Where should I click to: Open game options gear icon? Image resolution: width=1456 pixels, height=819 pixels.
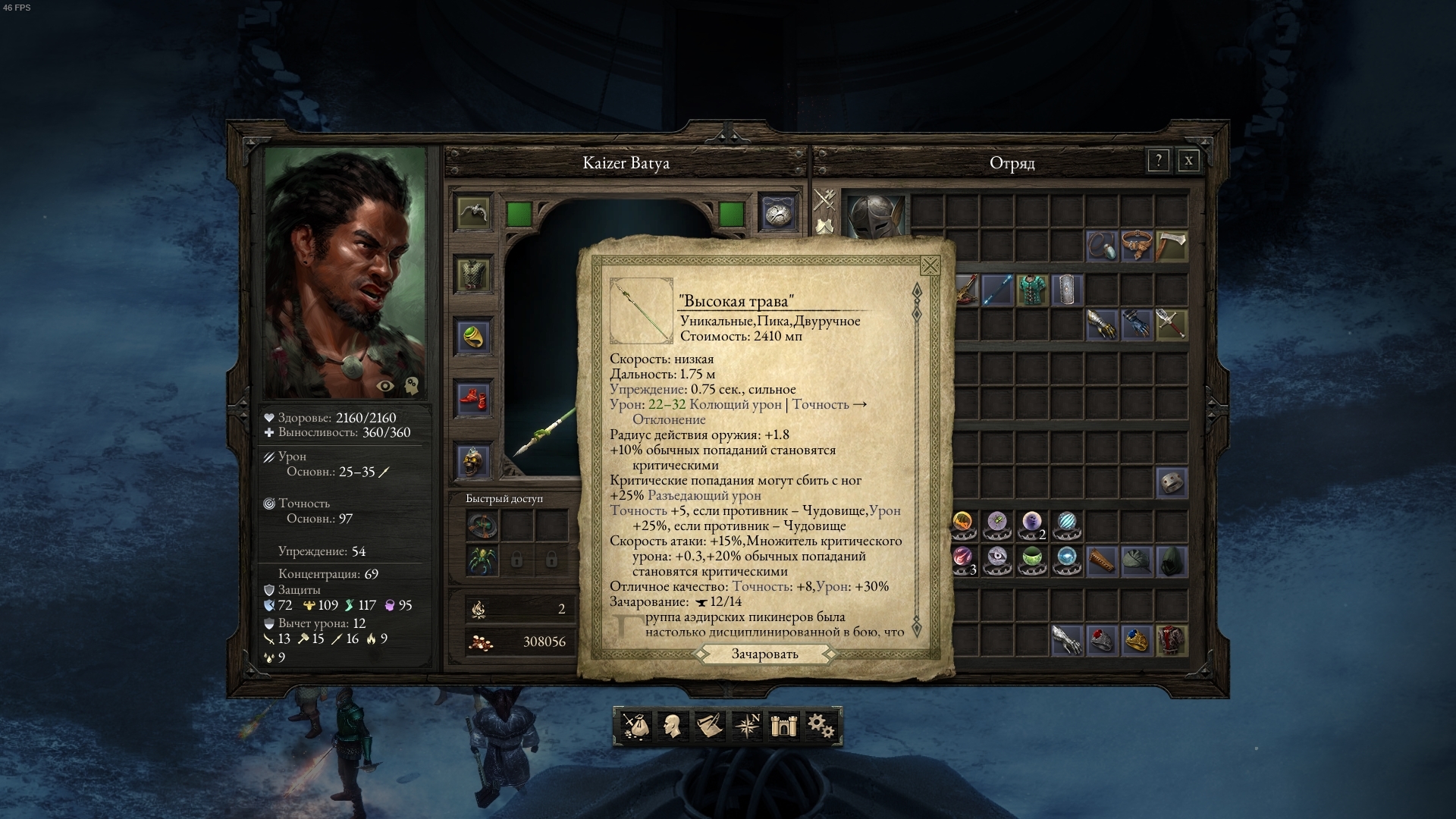[820, 726]
